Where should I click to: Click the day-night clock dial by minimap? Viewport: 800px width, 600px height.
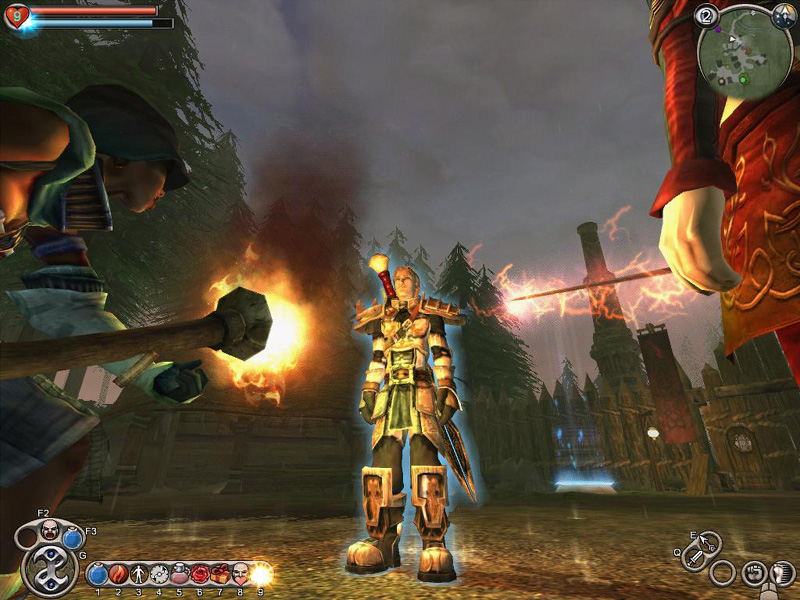(783, 17)
